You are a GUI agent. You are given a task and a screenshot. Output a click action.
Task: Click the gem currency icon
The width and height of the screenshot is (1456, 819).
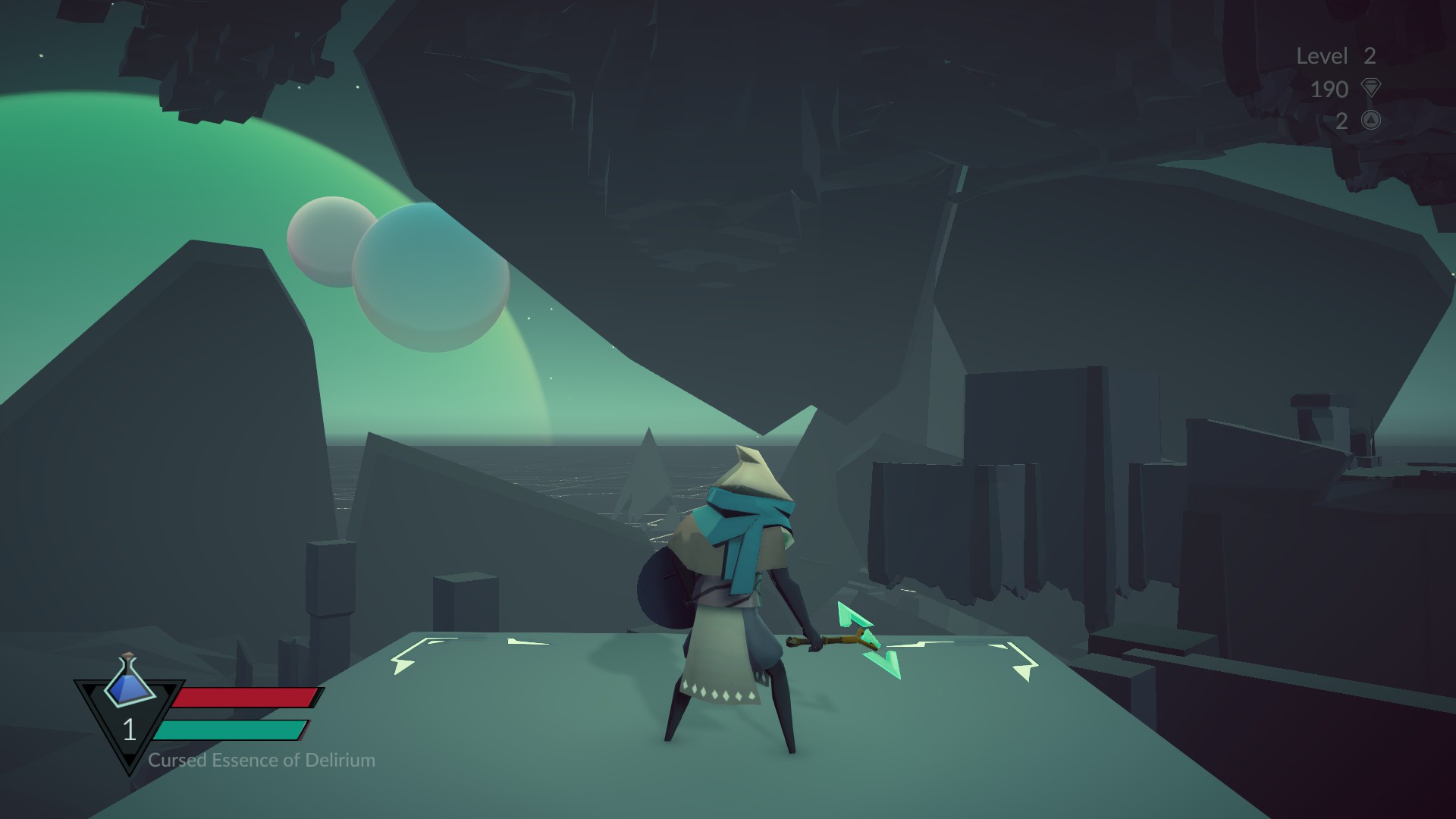(1370, 88)
